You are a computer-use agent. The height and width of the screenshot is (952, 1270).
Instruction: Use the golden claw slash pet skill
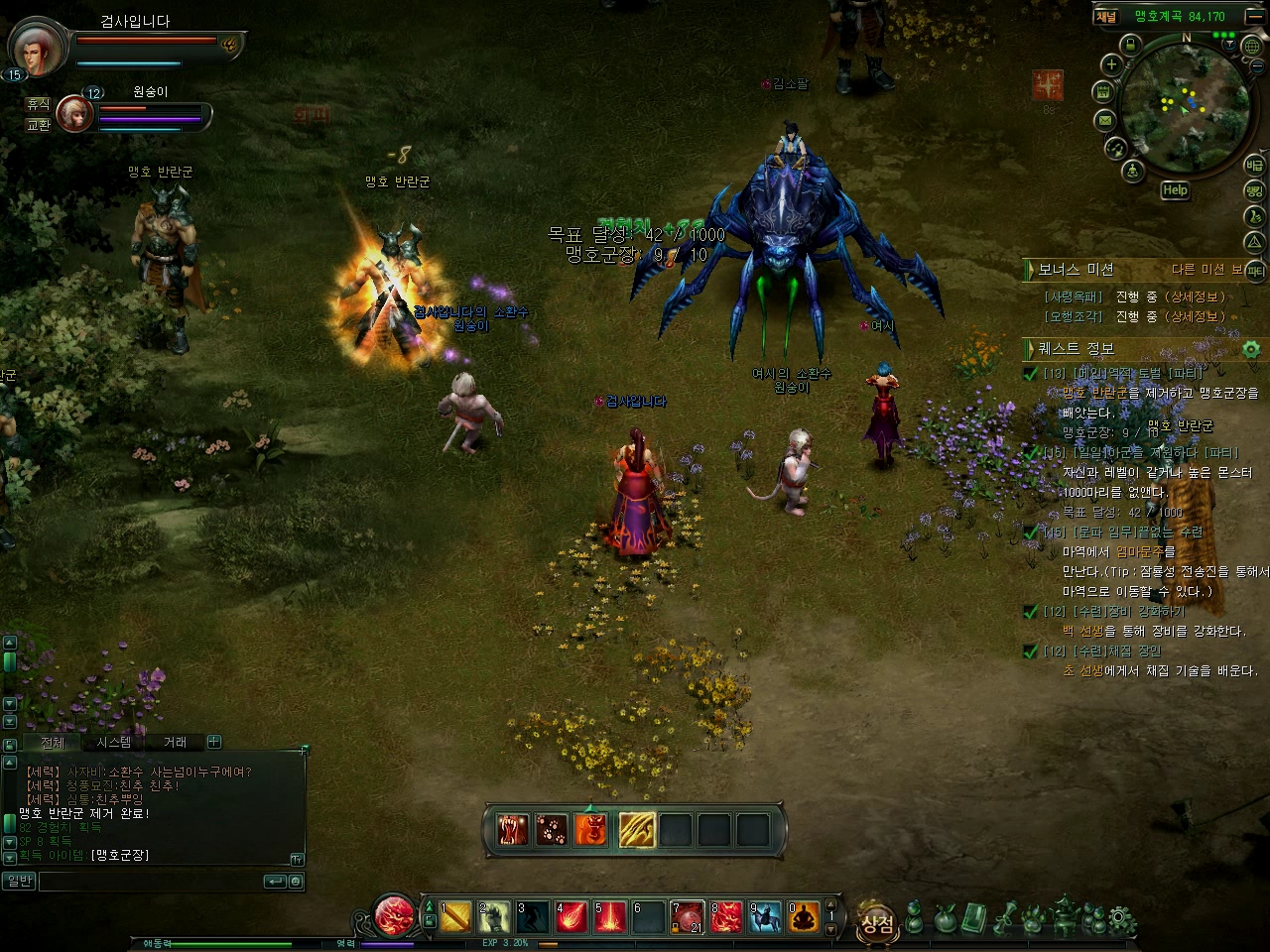point(637,830)
